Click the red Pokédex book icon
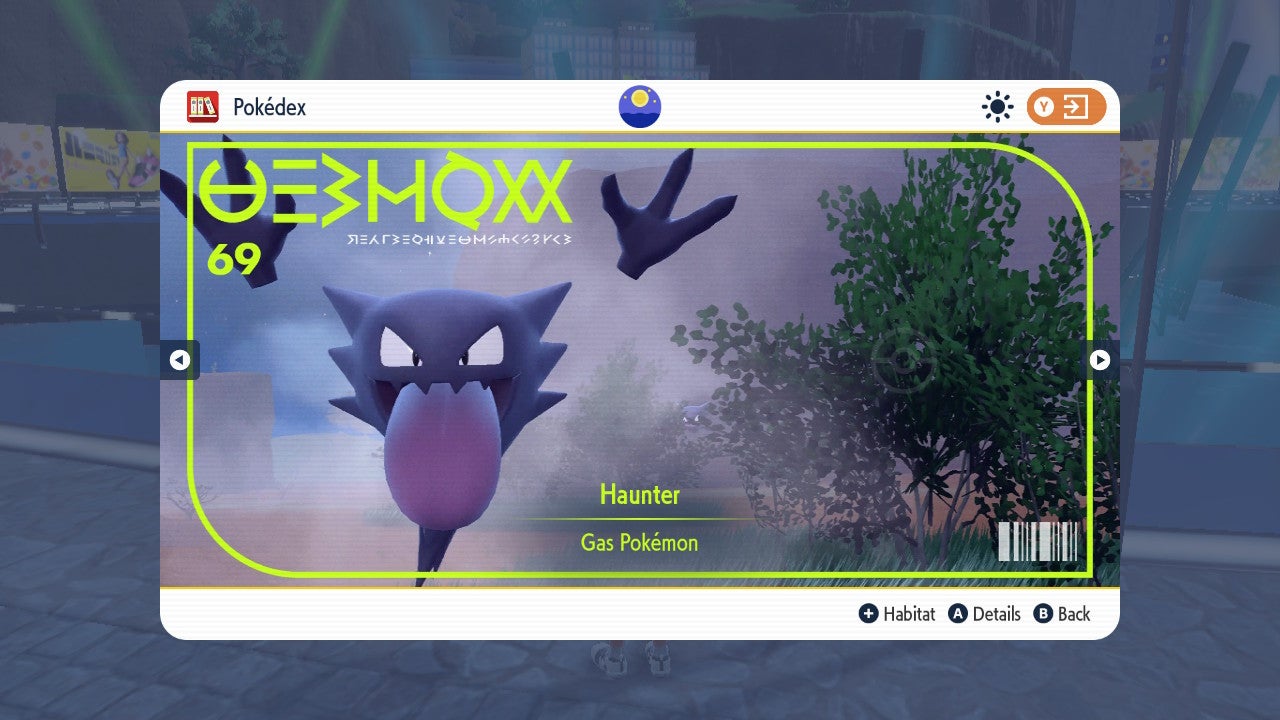This screenshot has height=720, width=1280. click(204, 106)
